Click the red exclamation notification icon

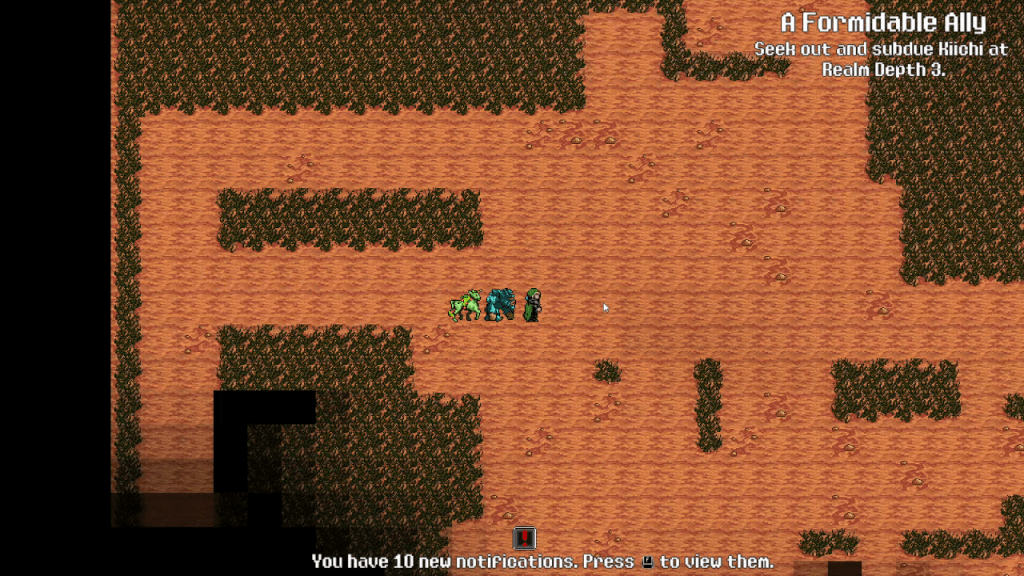pyautogui.click(x=525, y=539)
